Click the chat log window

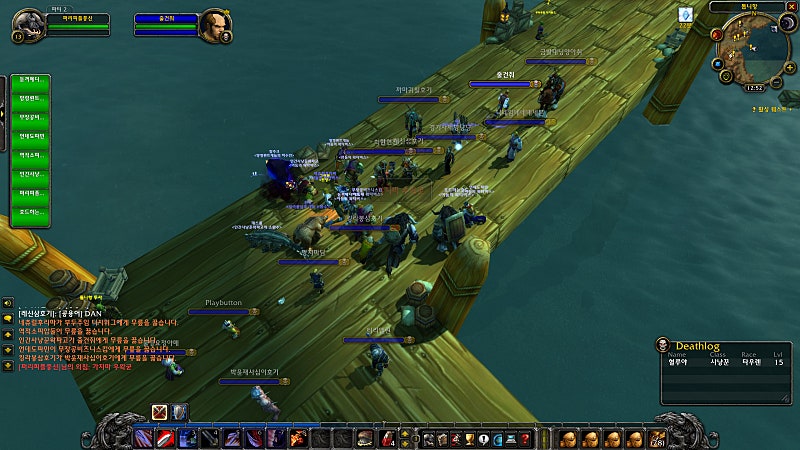coord(100,340)
